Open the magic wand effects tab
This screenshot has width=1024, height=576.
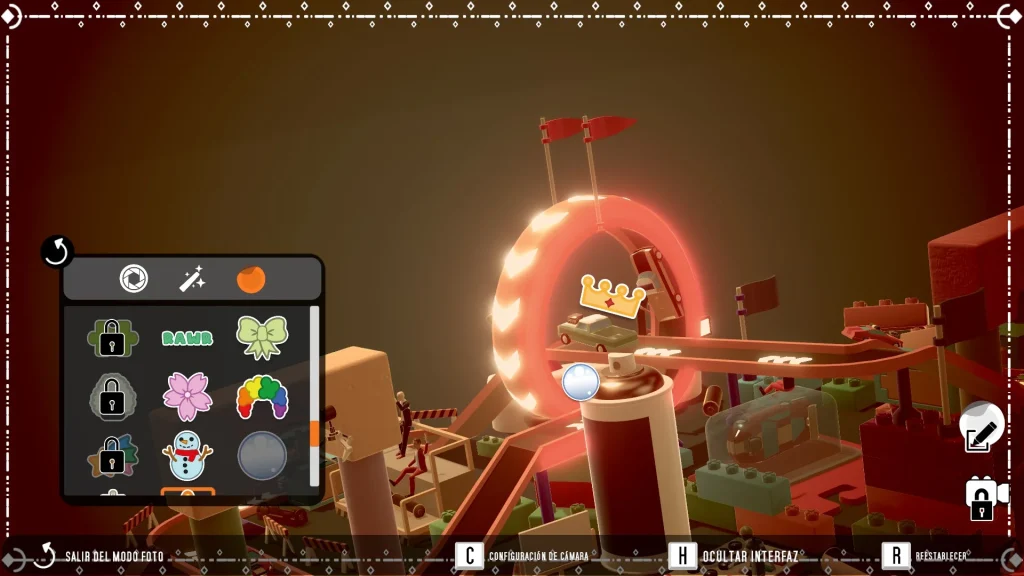coord(192,279)
